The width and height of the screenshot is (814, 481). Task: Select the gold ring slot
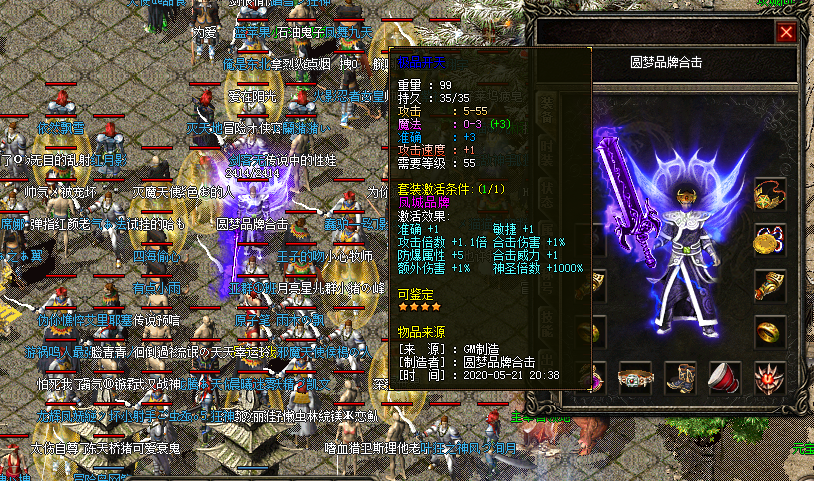coord(770,331)
